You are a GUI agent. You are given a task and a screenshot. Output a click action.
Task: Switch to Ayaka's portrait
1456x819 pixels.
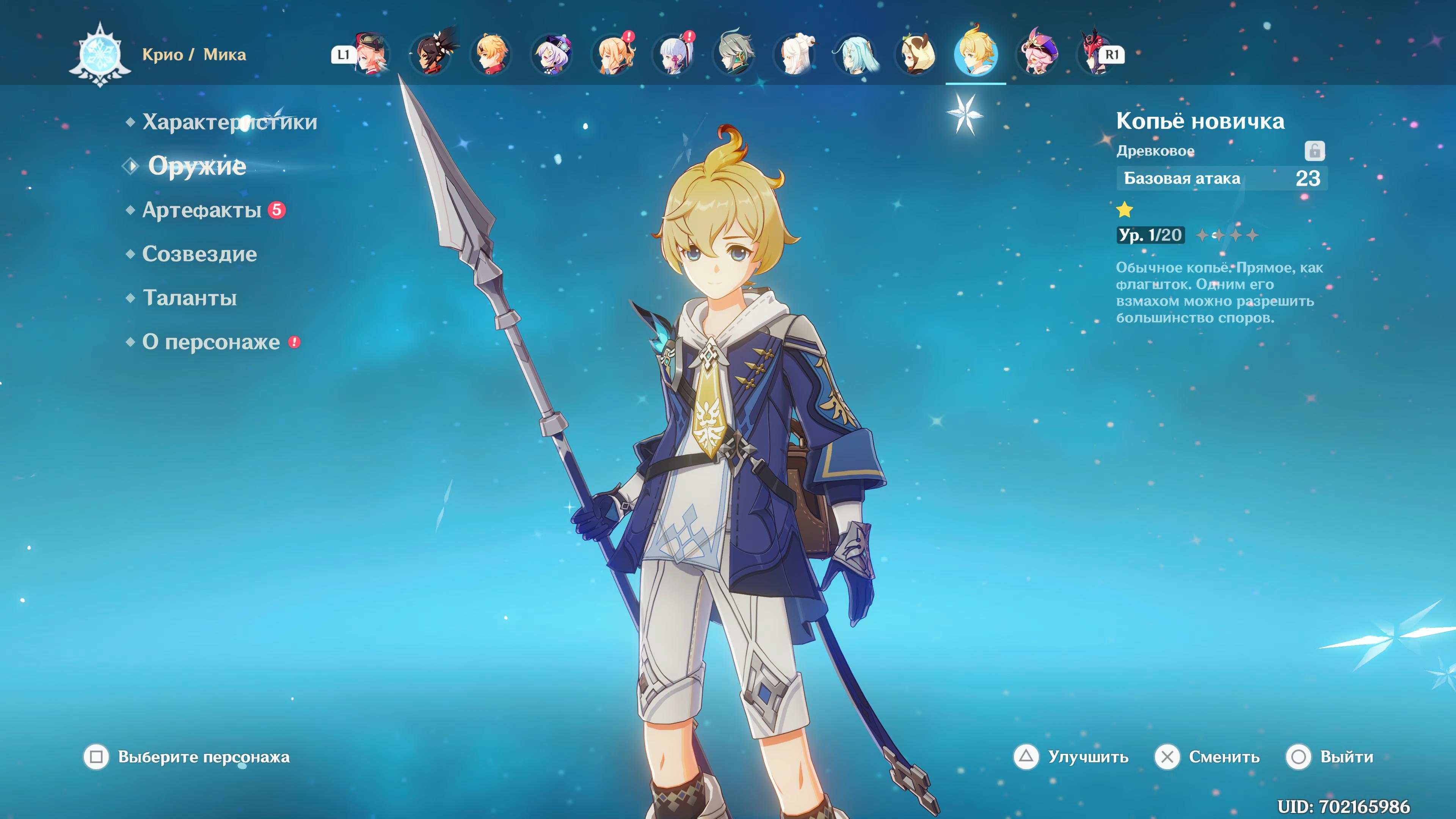tap(674, 54)
